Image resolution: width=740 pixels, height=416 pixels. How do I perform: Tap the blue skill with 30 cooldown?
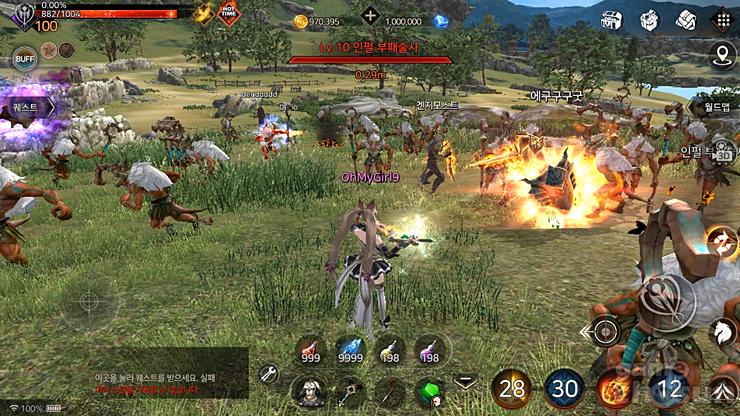[563, 388]
